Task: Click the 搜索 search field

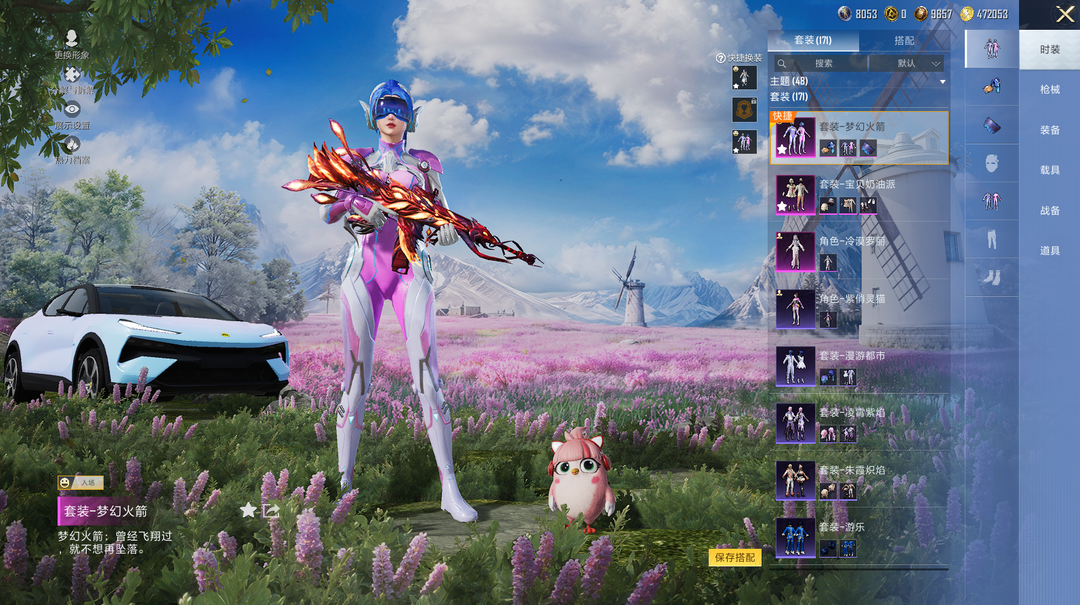Action: pyautogui.click(x=823, y=63)
